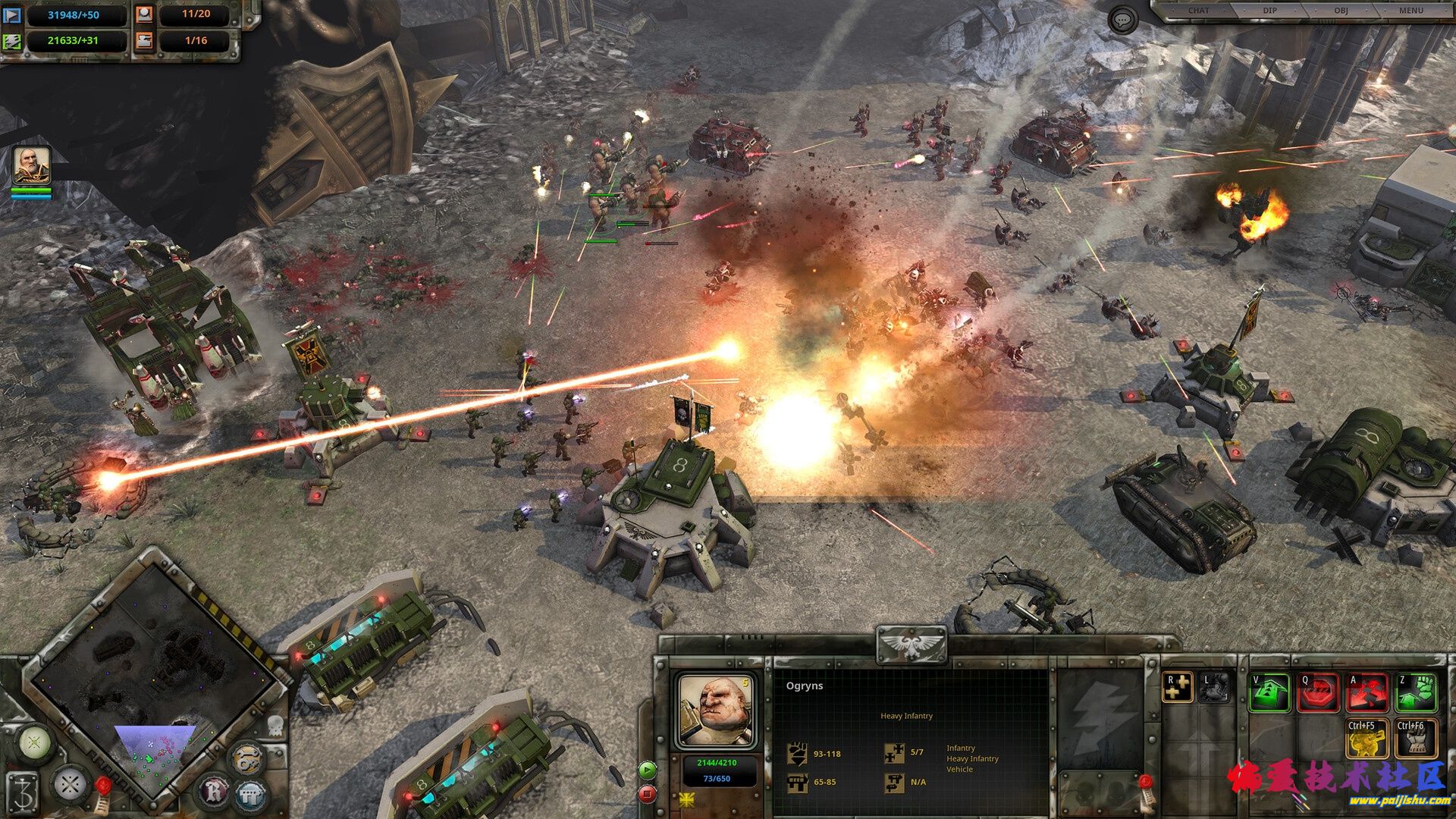Screen dimensions: 1456x819
Task: Click the round blue pillar building button
Action: [x=250, y=795]
